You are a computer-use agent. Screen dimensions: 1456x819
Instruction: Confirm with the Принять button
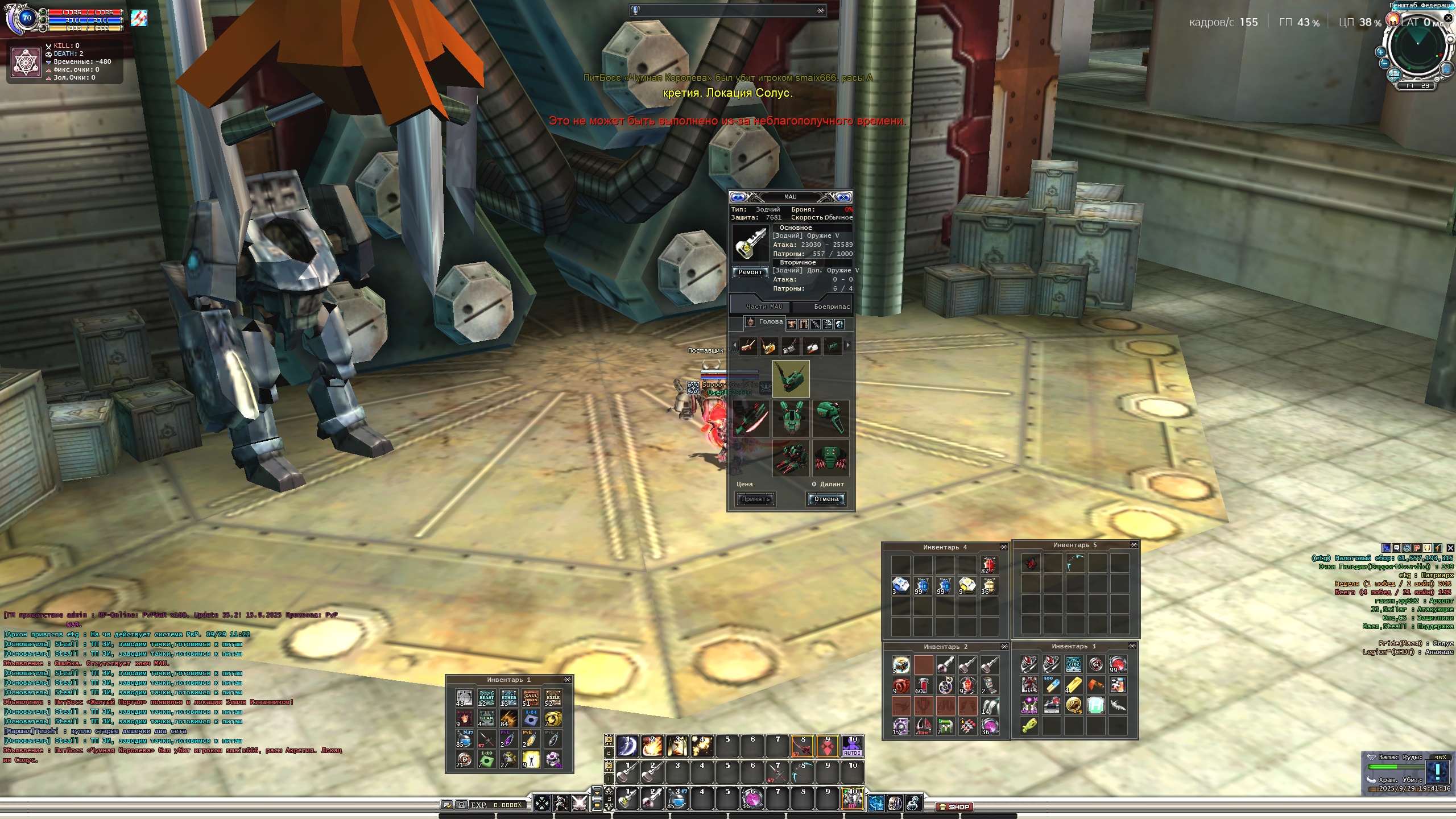point(755,499)
